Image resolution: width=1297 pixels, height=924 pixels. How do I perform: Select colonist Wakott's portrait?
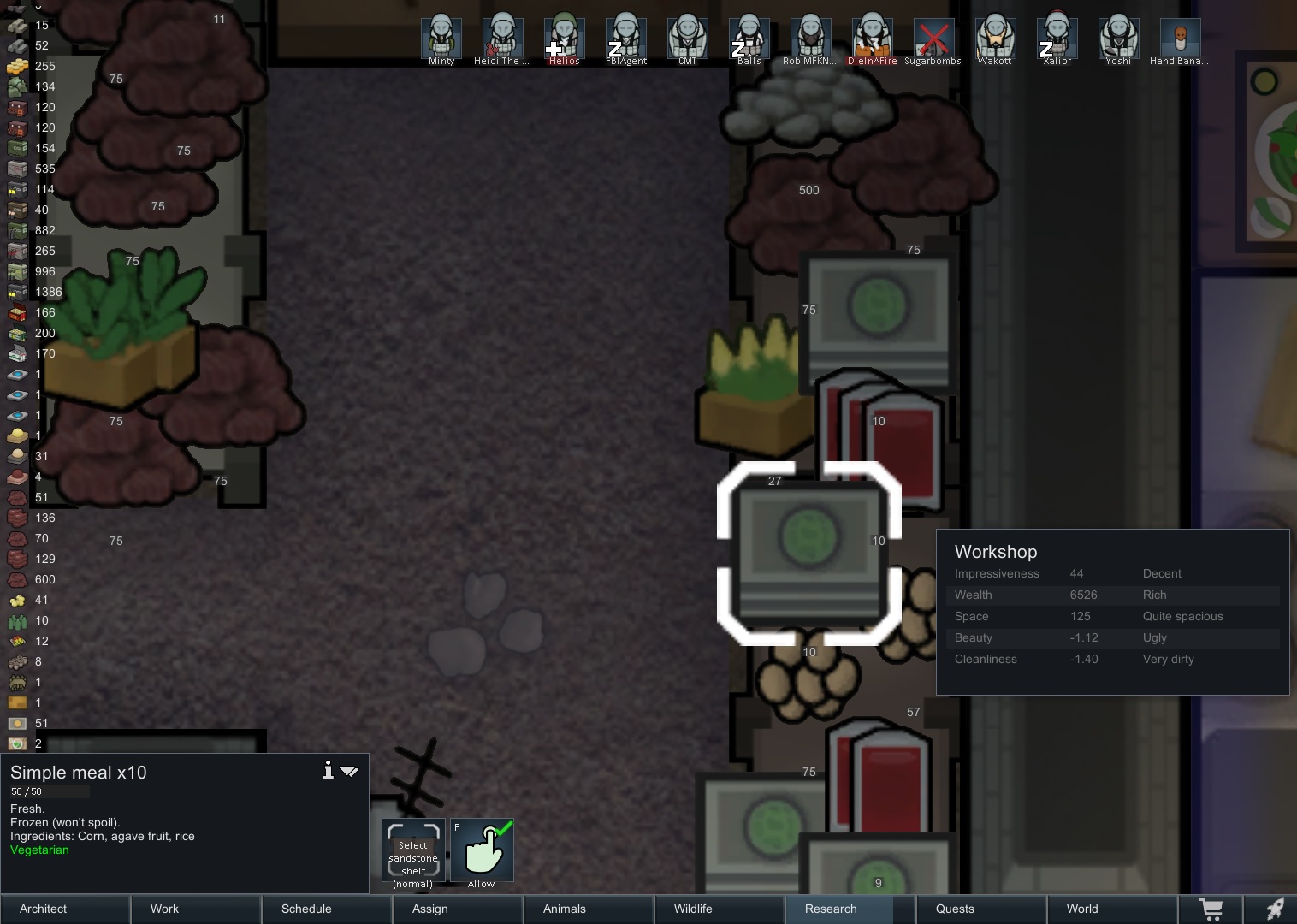click(995, 38)
